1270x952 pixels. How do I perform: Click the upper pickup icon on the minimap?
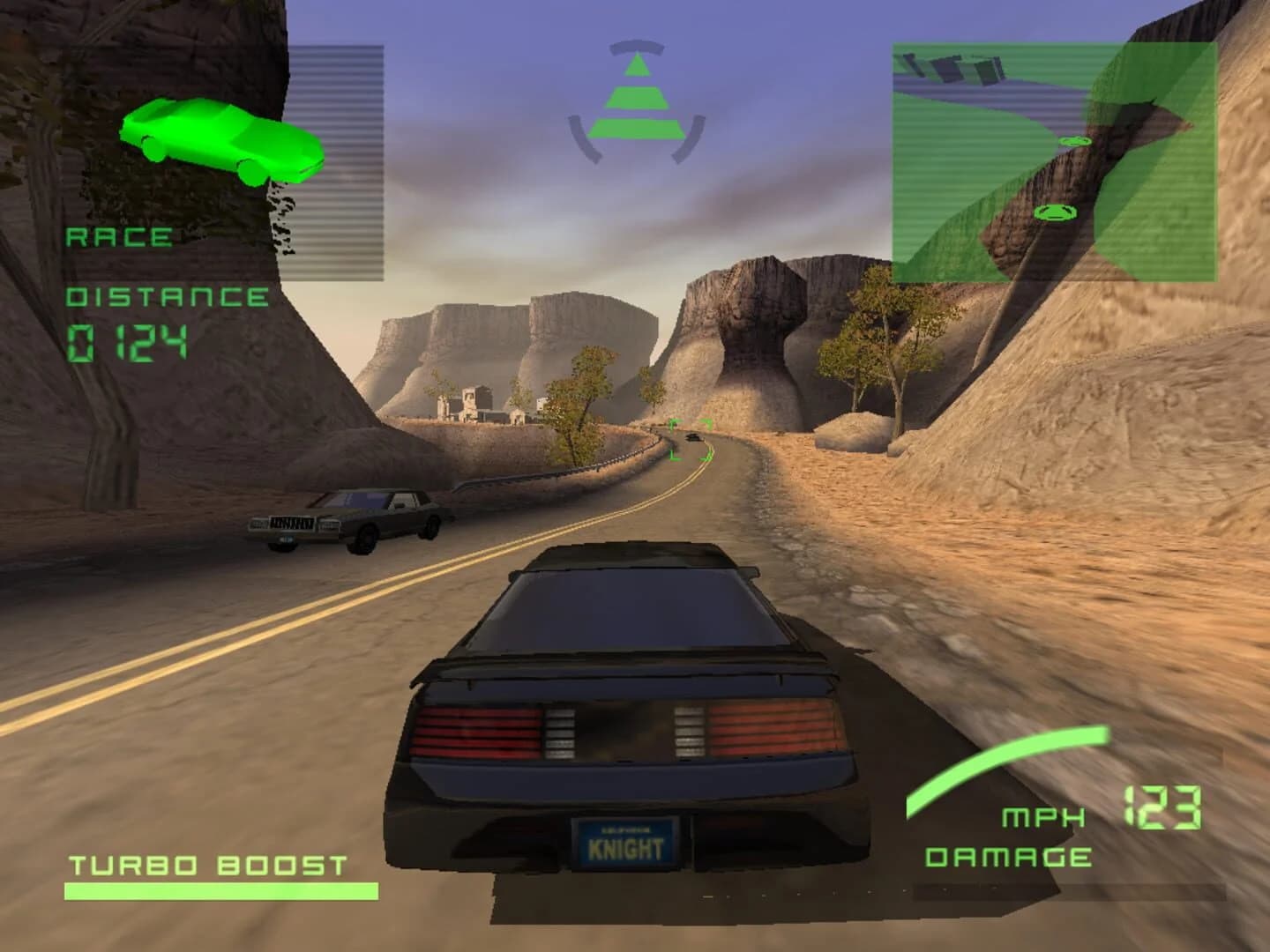click(1074, 139)
